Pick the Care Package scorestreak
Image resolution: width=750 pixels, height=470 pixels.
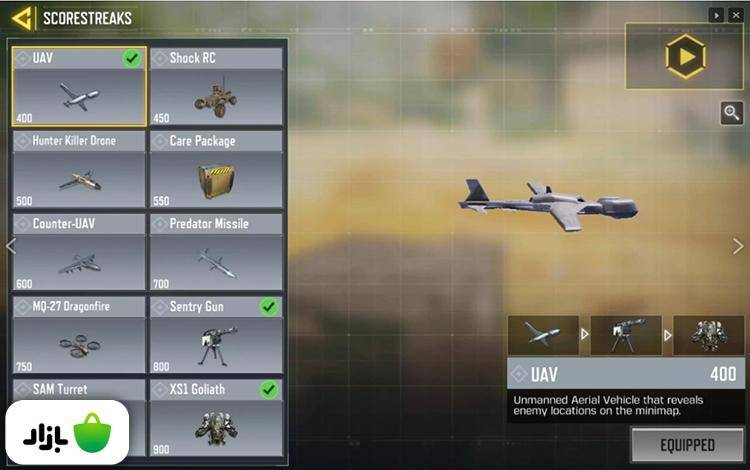pyautogui.click(x=216, y=170)
